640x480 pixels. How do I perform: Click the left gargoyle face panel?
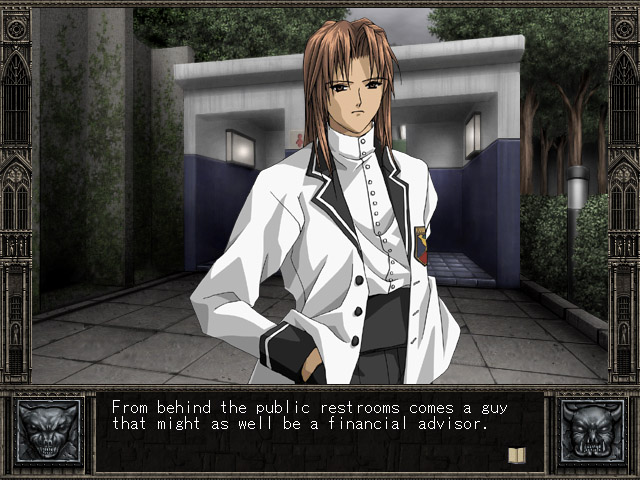pos(48,432)
